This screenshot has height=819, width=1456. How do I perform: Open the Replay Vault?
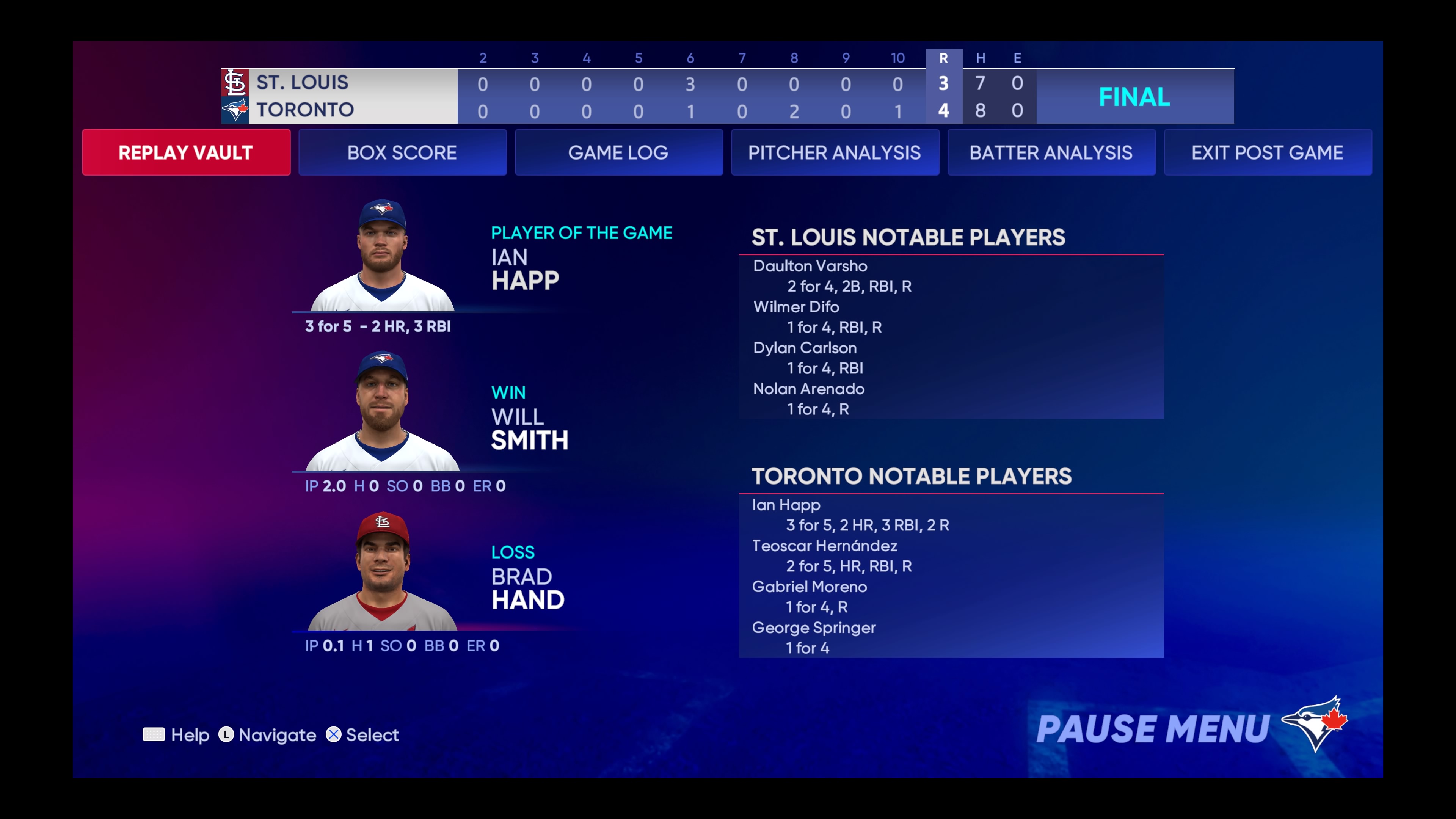[x=186, y=152]
